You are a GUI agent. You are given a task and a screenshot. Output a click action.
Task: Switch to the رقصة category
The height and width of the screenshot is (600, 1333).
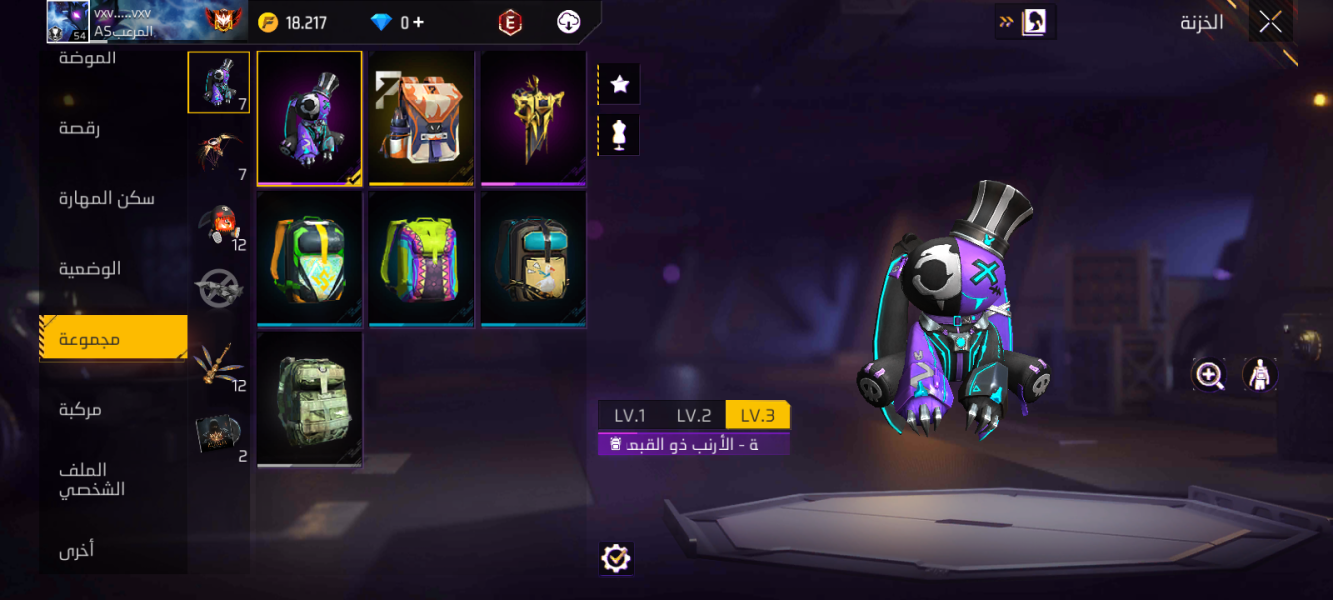[x=80, y=128]
